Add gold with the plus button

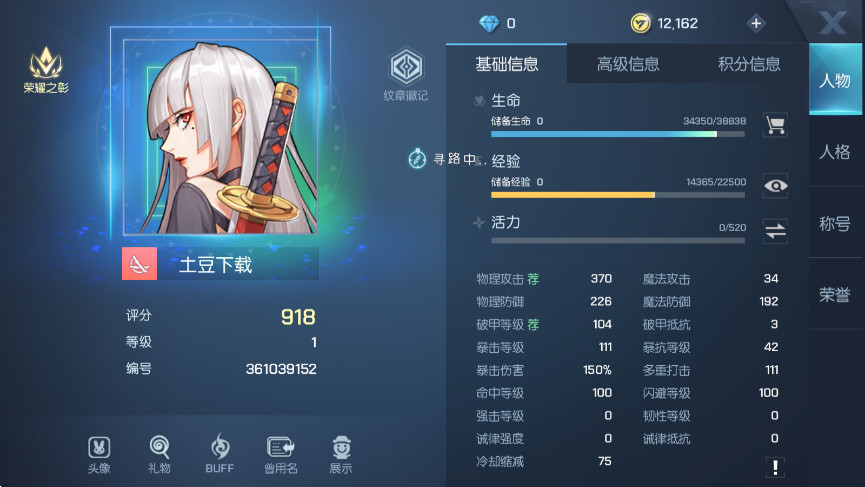755,23
